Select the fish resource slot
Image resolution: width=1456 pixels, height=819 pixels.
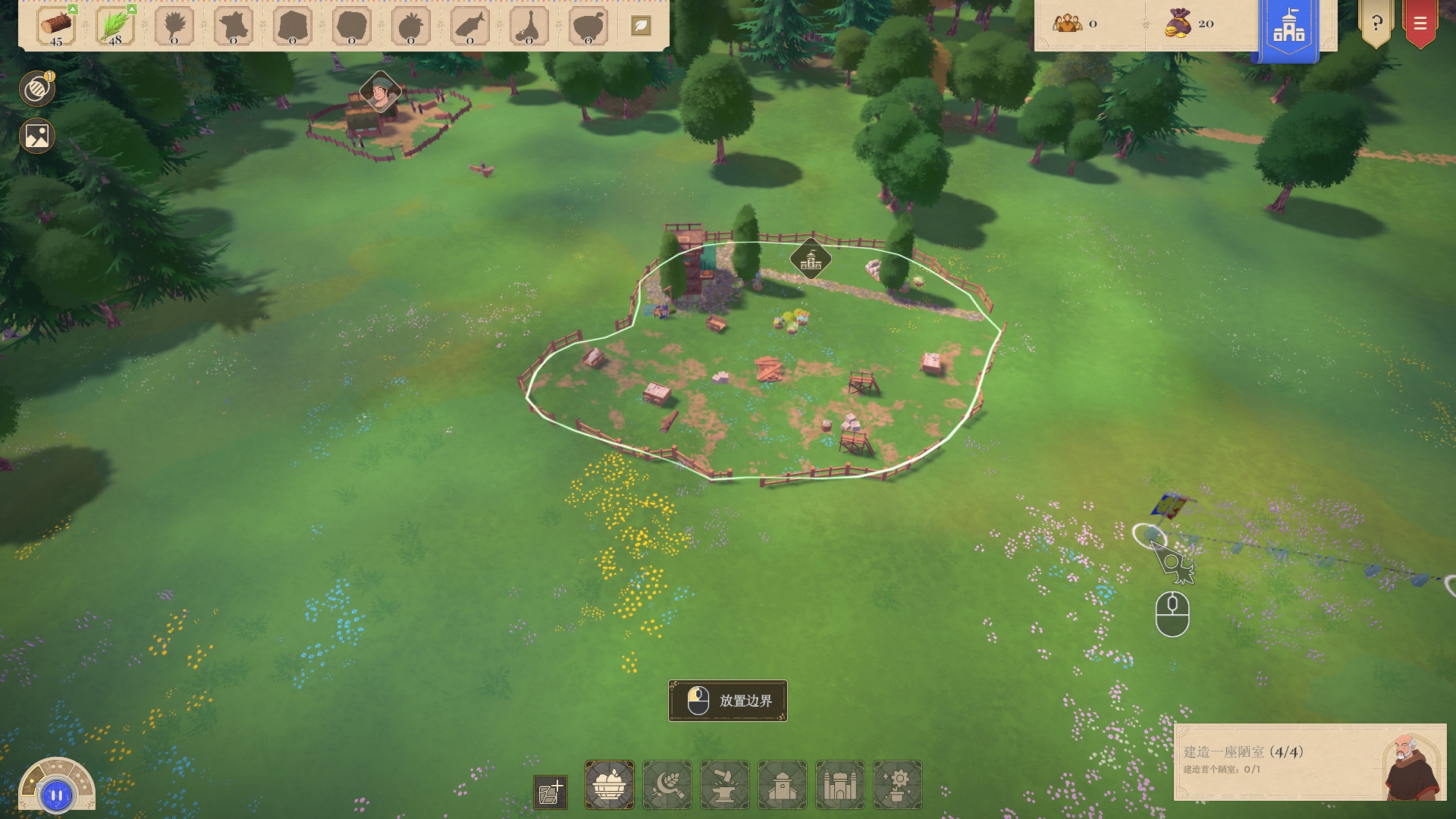pyautogui.click(x=470, y=27)
